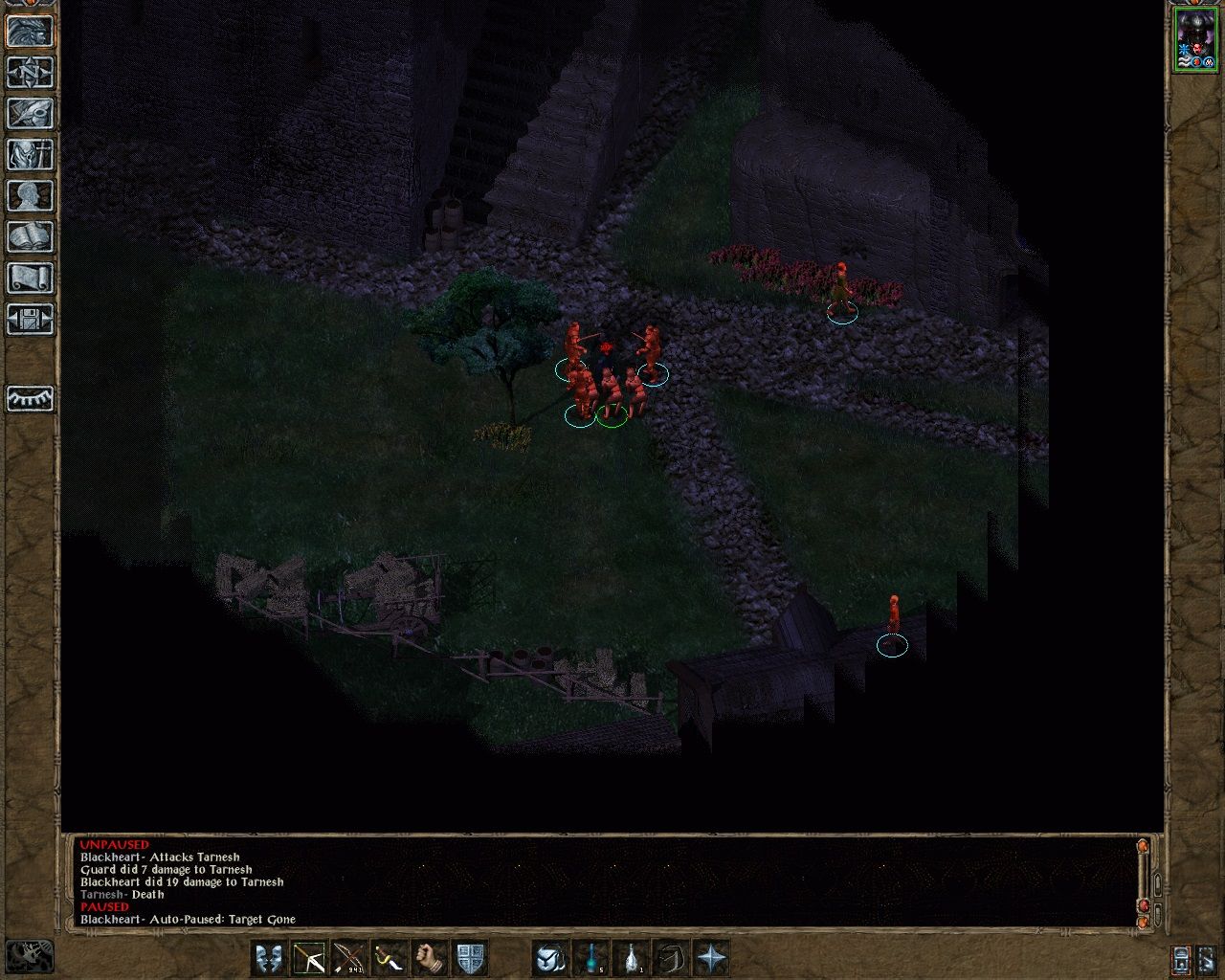View the Priest scrolls
1225x980 pixels.
click(x=29, y=278)
